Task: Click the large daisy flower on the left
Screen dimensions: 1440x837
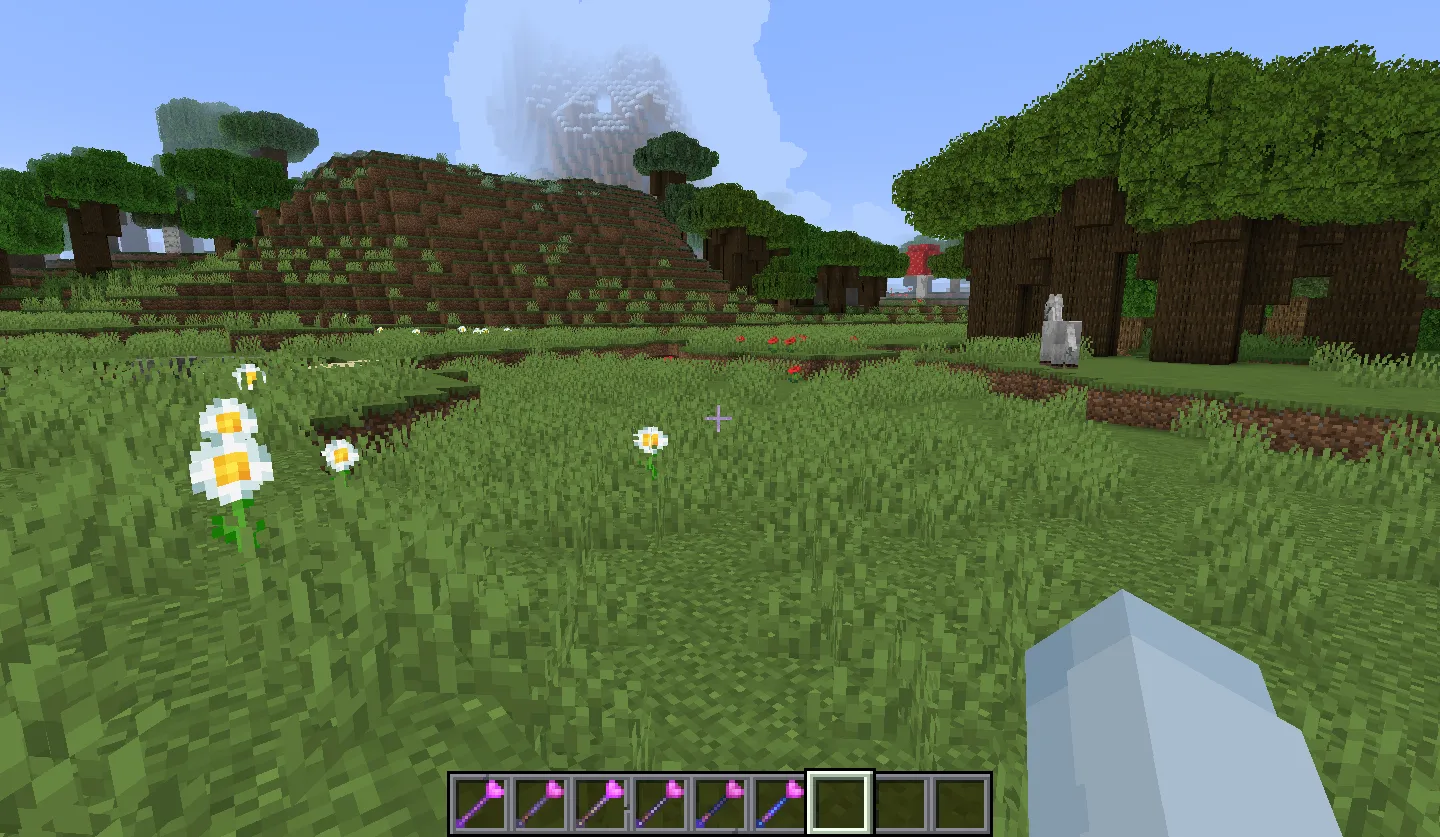Action: pos(228,450)
